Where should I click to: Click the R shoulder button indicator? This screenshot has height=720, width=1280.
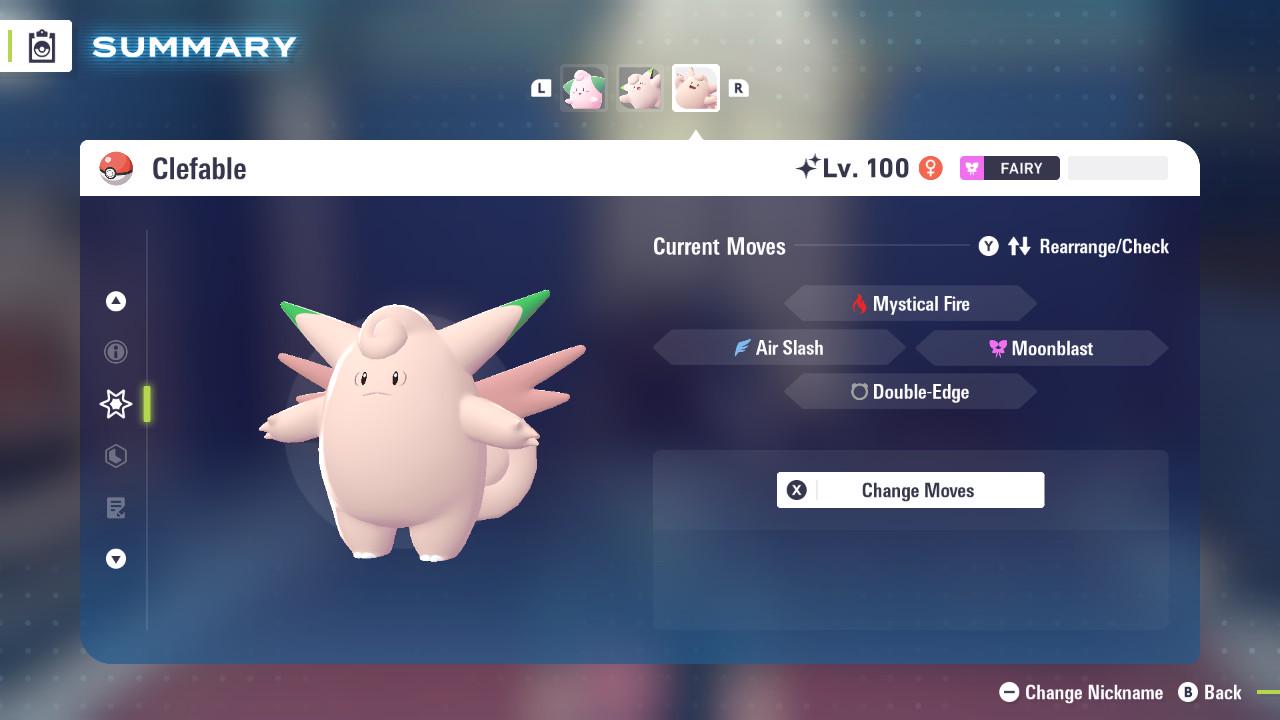738,88
